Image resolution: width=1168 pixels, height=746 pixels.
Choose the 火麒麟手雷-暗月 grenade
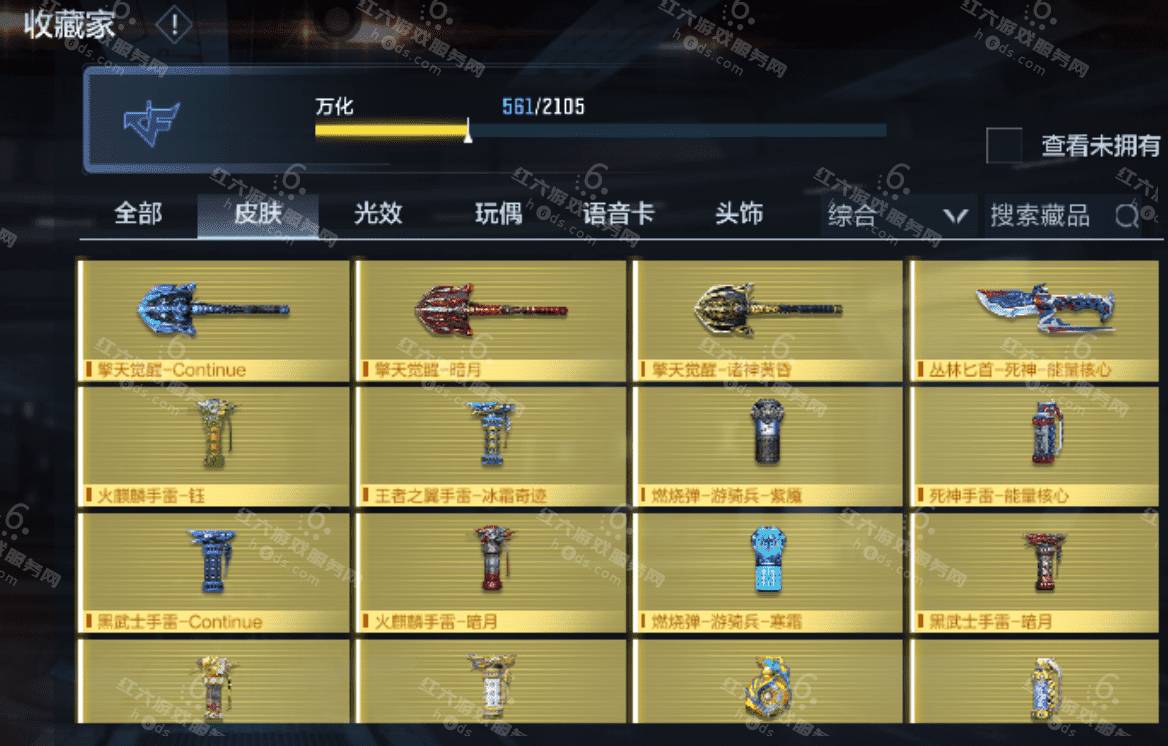[x=491, y=572]
